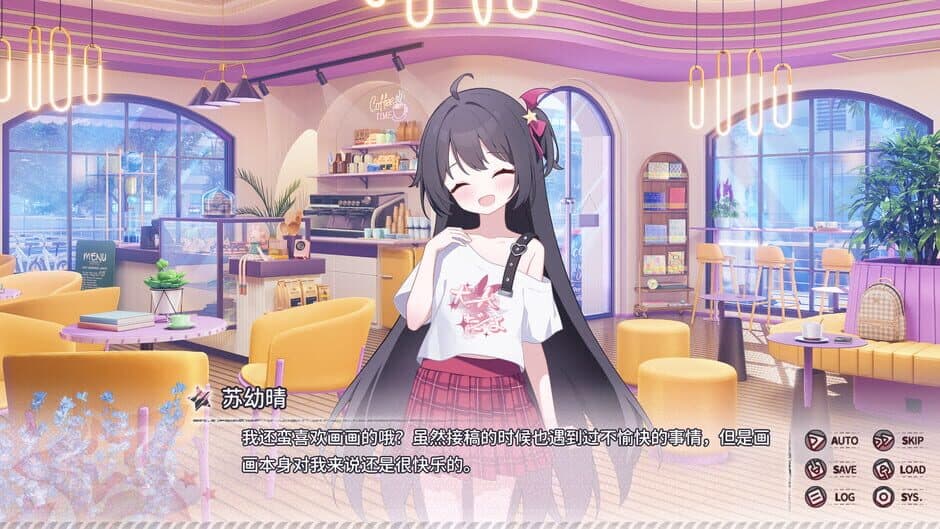
Task: Open the LOAD game menu
Action: click(898, 469)
